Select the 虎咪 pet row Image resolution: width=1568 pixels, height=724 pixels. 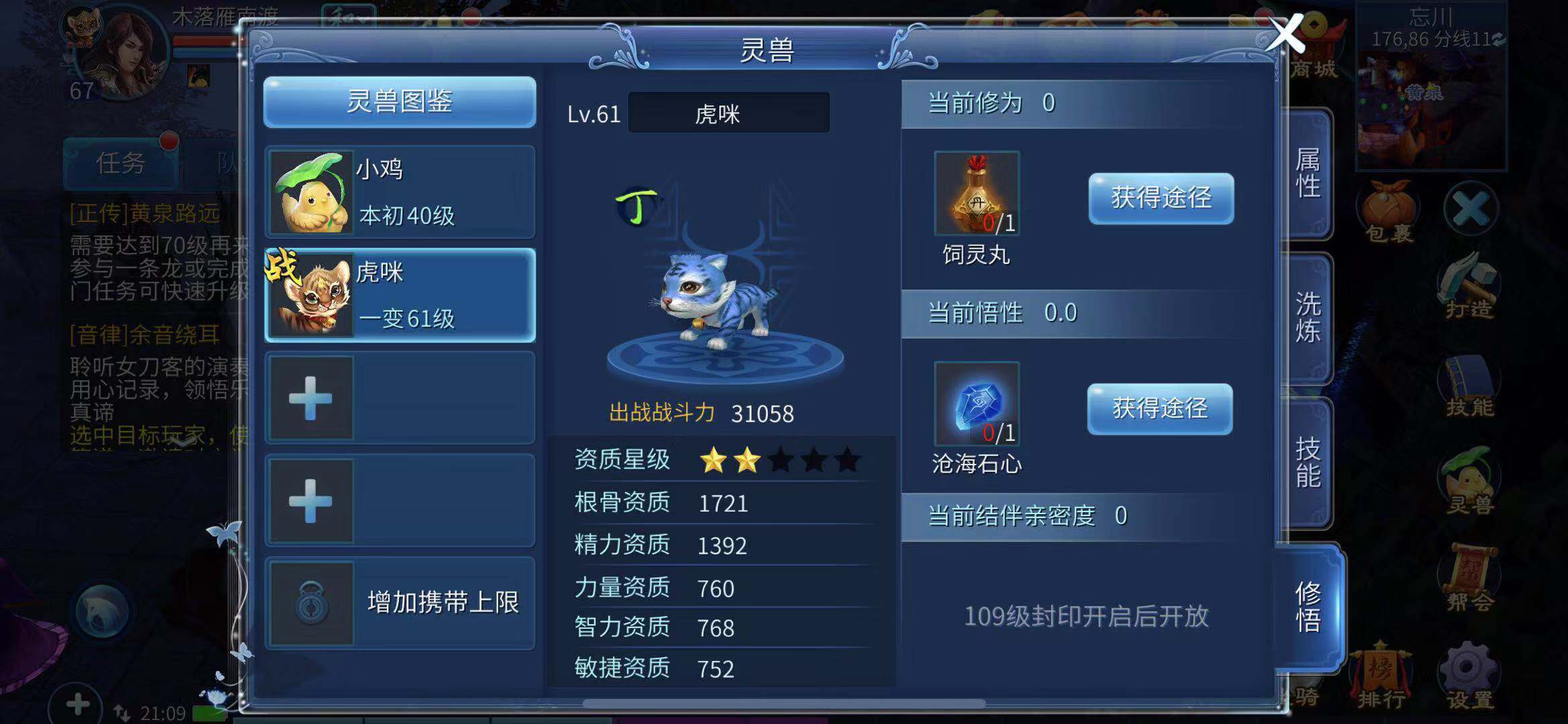[x=400, y=295]
